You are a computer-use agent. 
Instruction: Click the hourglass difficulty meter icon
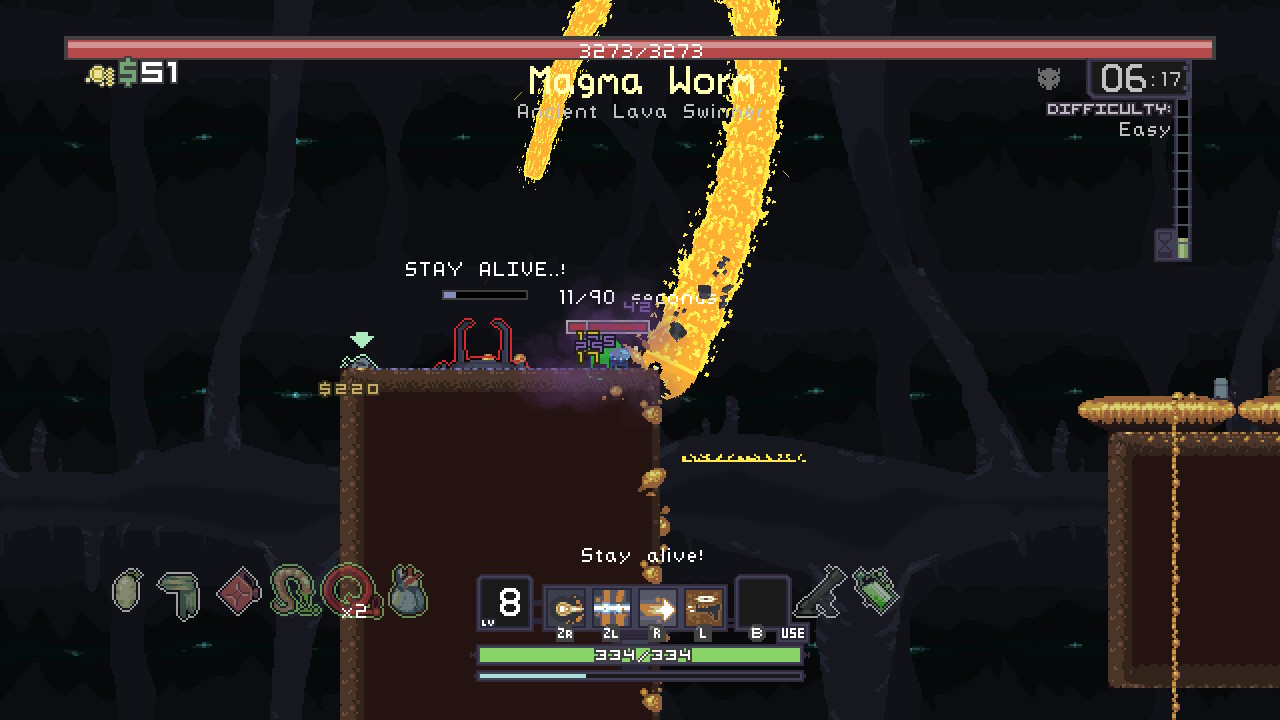pyautogui.click(x=1166, y=244)
